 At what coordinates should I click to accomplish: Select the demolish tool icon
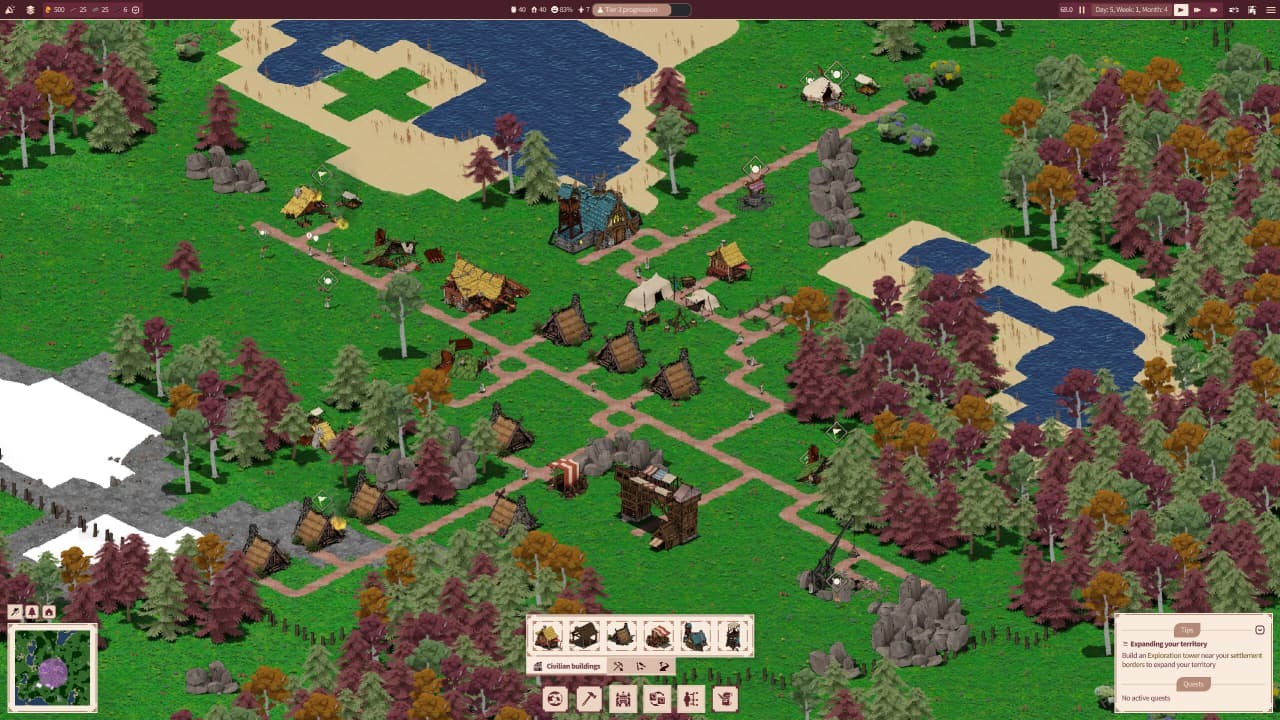tap(723, 698)
